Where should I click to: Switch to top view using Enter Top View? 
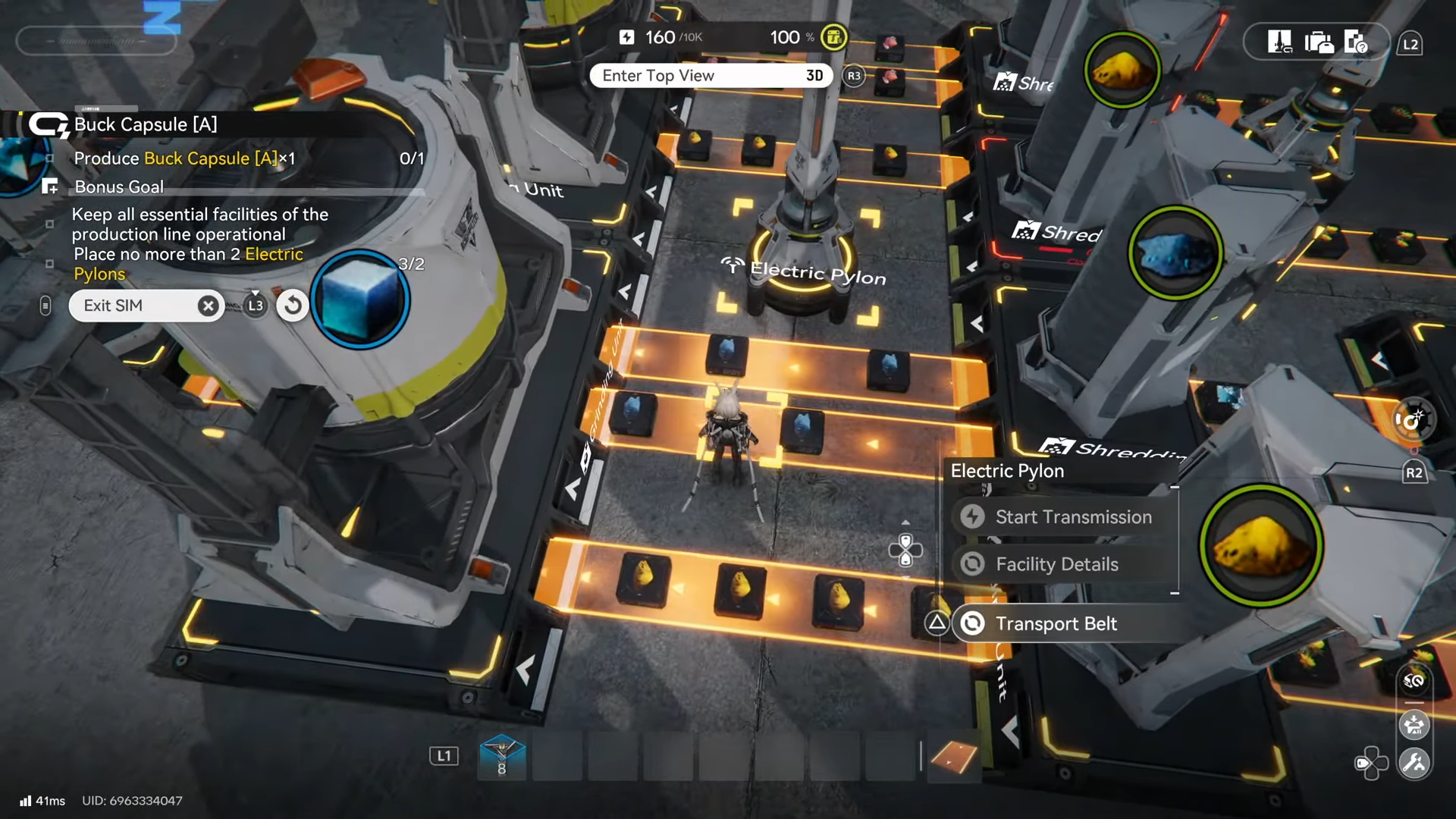(711, 76)
